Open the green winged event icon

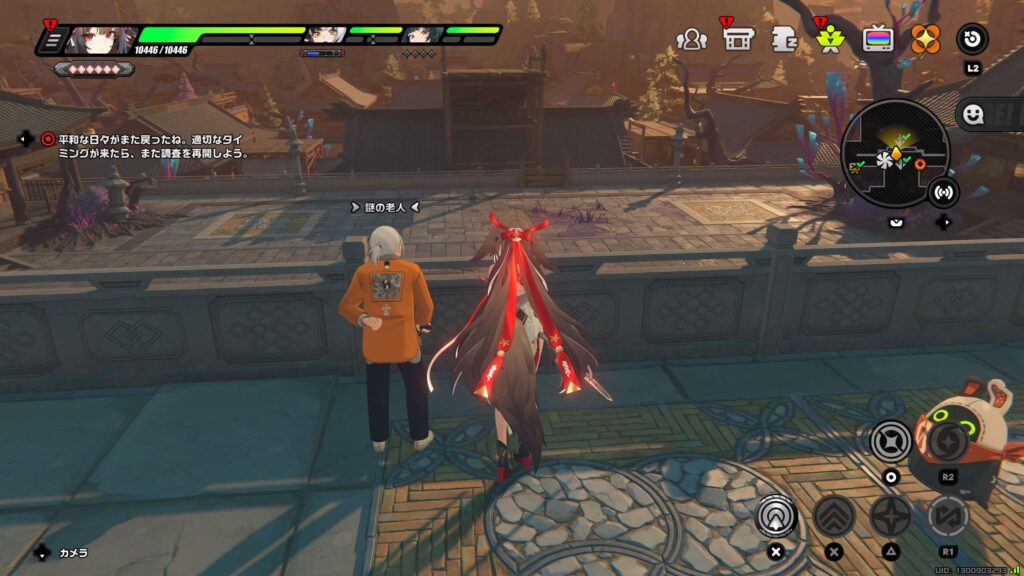(x=829, y=40)
